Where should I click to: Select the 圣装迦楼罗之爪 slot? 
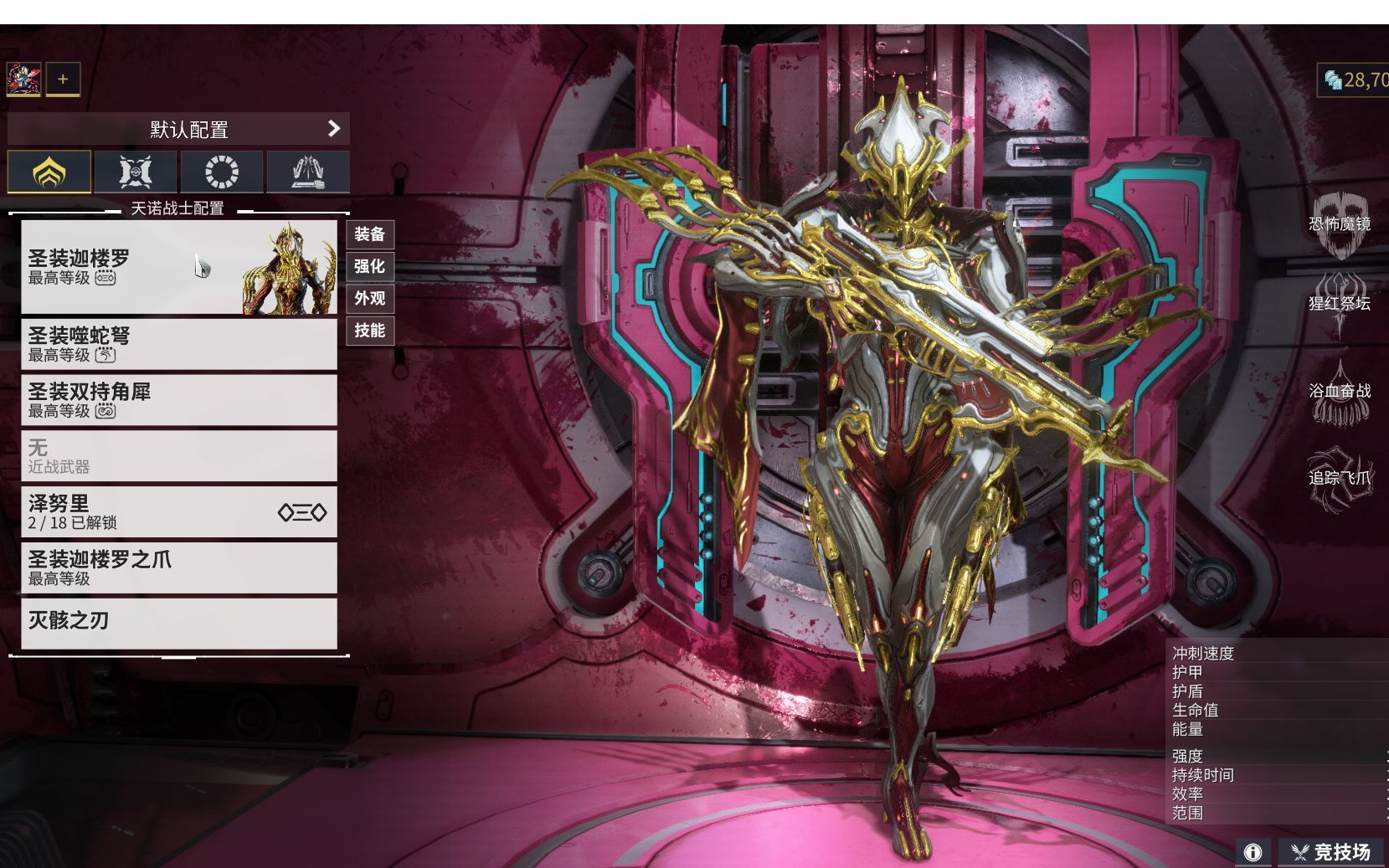(x=178, y=568)
